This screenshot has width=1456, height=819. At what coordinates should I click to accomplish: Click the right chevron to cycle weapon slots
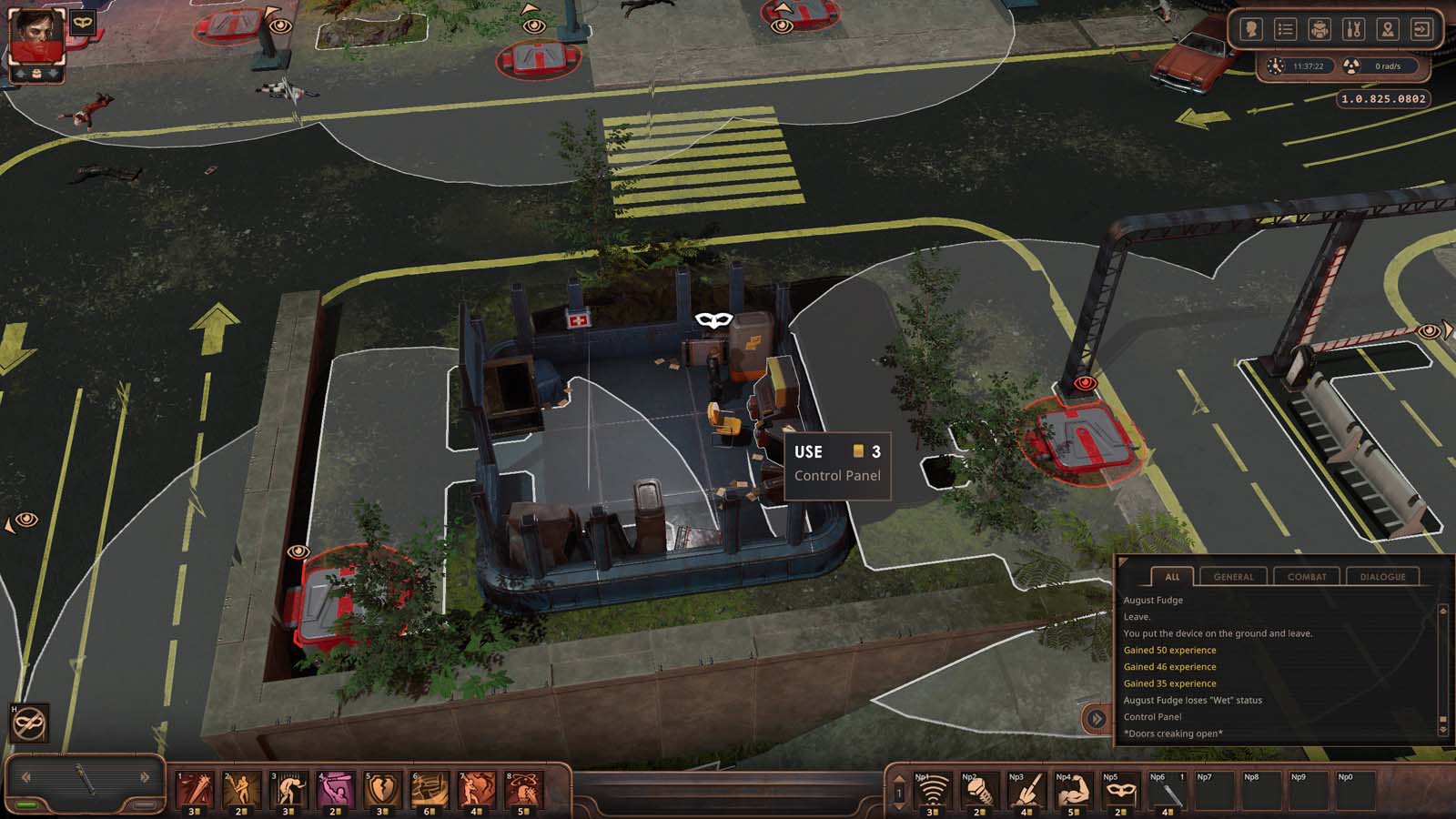(144, 776)
